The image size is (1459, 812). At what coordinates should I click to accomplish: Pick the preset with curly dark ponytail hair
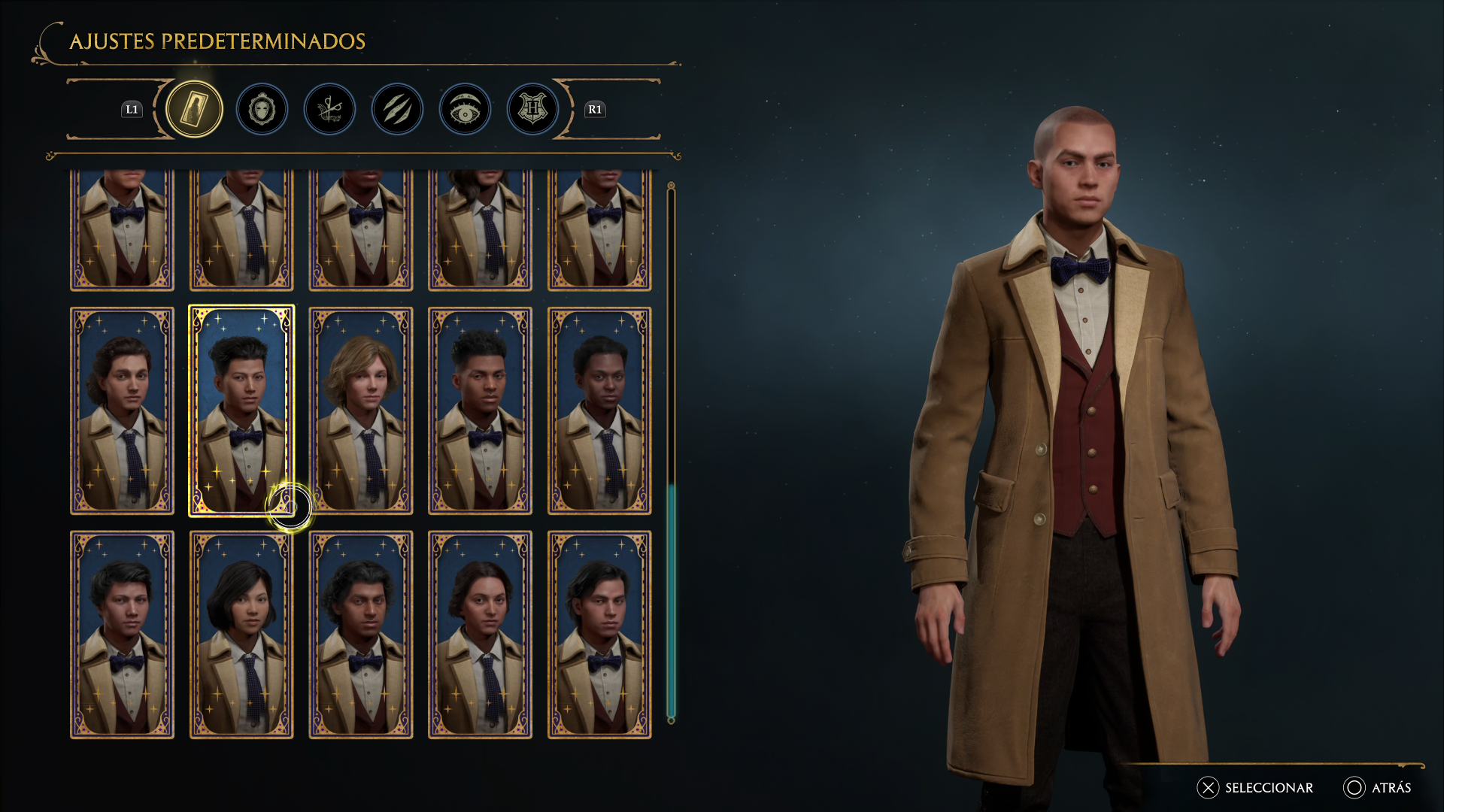(x=122, y=411)
